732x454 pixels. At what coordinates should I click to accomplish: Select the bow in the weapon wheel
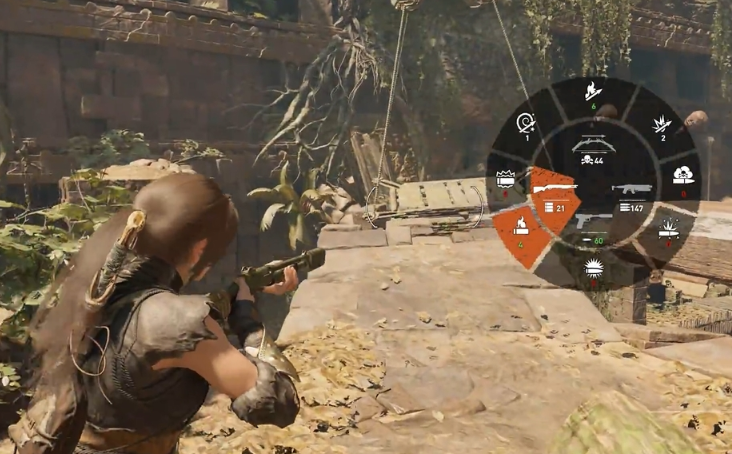pyautogui.click(x=593, y=147)
